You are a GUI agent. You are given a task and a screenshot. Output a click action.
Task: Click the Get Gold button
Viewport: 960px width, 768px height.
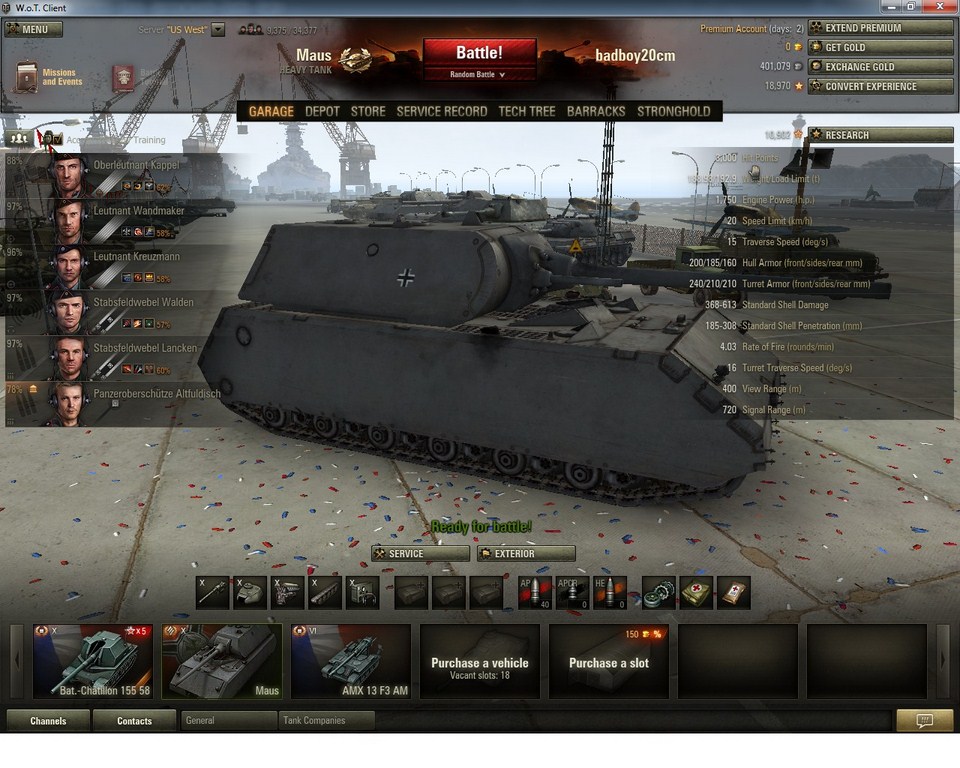(x=880, y=47)
